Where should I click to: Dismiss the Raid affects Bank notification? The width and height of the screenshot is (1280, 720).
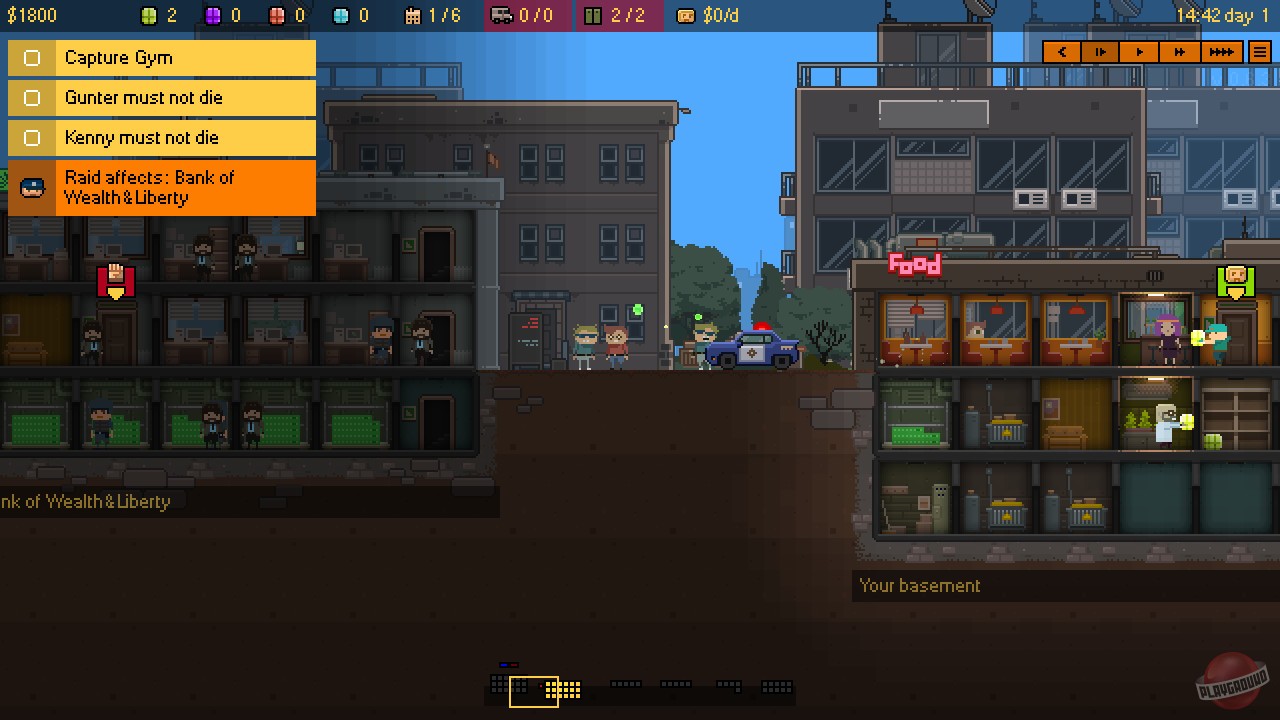coord(160,187)
